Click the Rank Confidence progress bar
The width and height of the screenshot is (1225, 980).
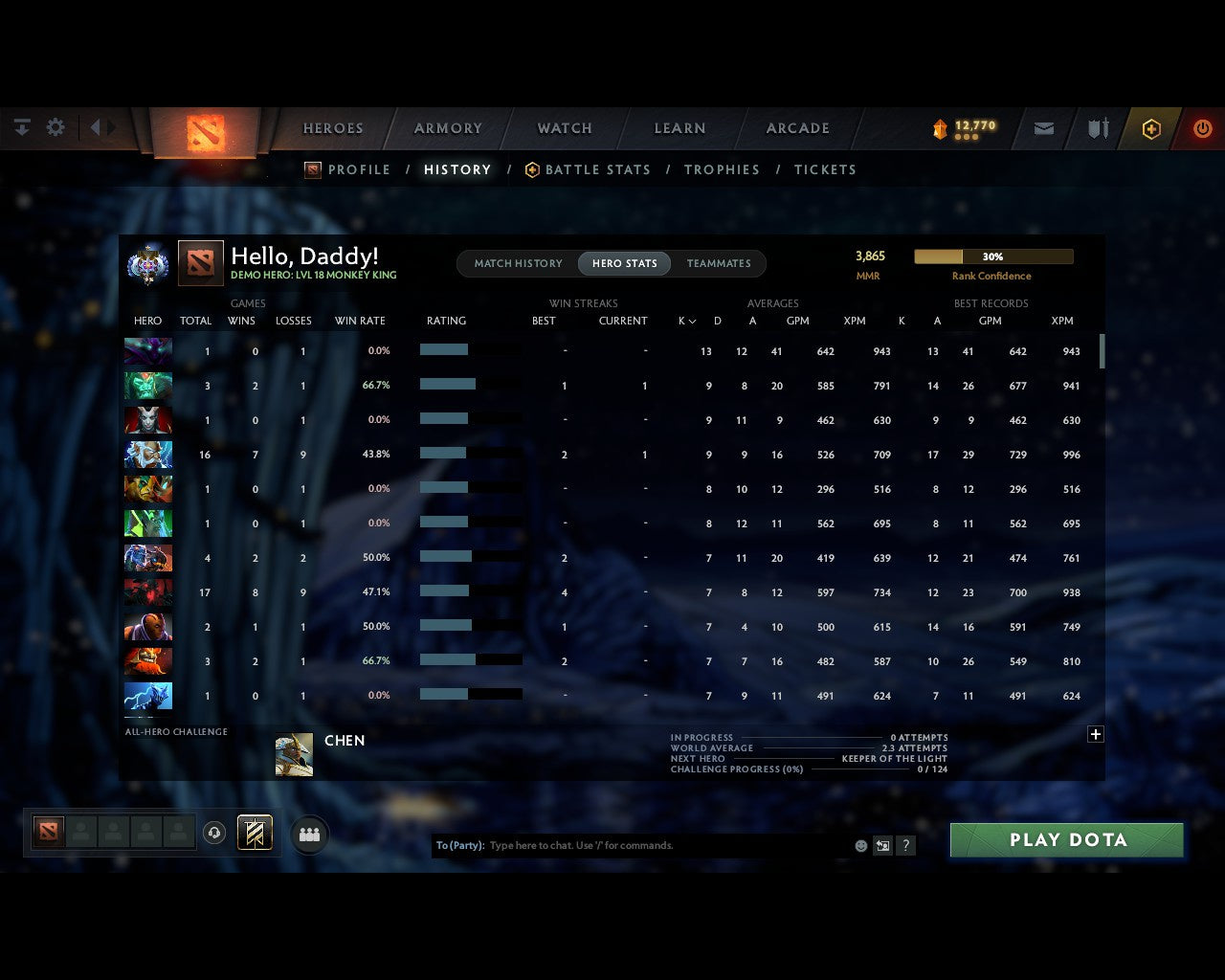click(x=994, y=256)
